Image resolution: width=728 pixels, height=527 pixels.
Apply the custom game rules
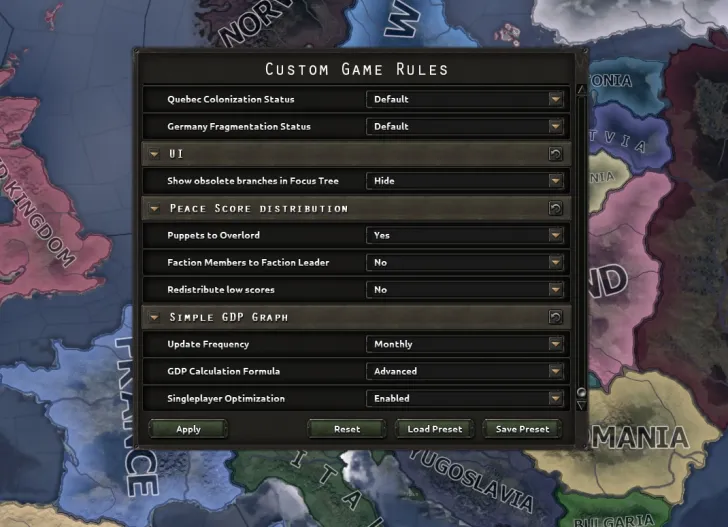188,429
